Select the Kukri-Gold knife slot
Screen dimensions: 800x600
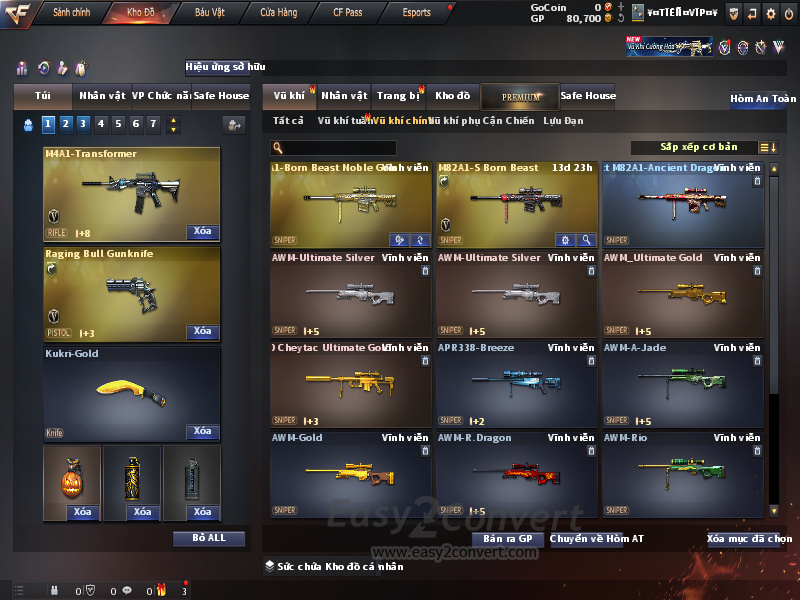point(132,393)
